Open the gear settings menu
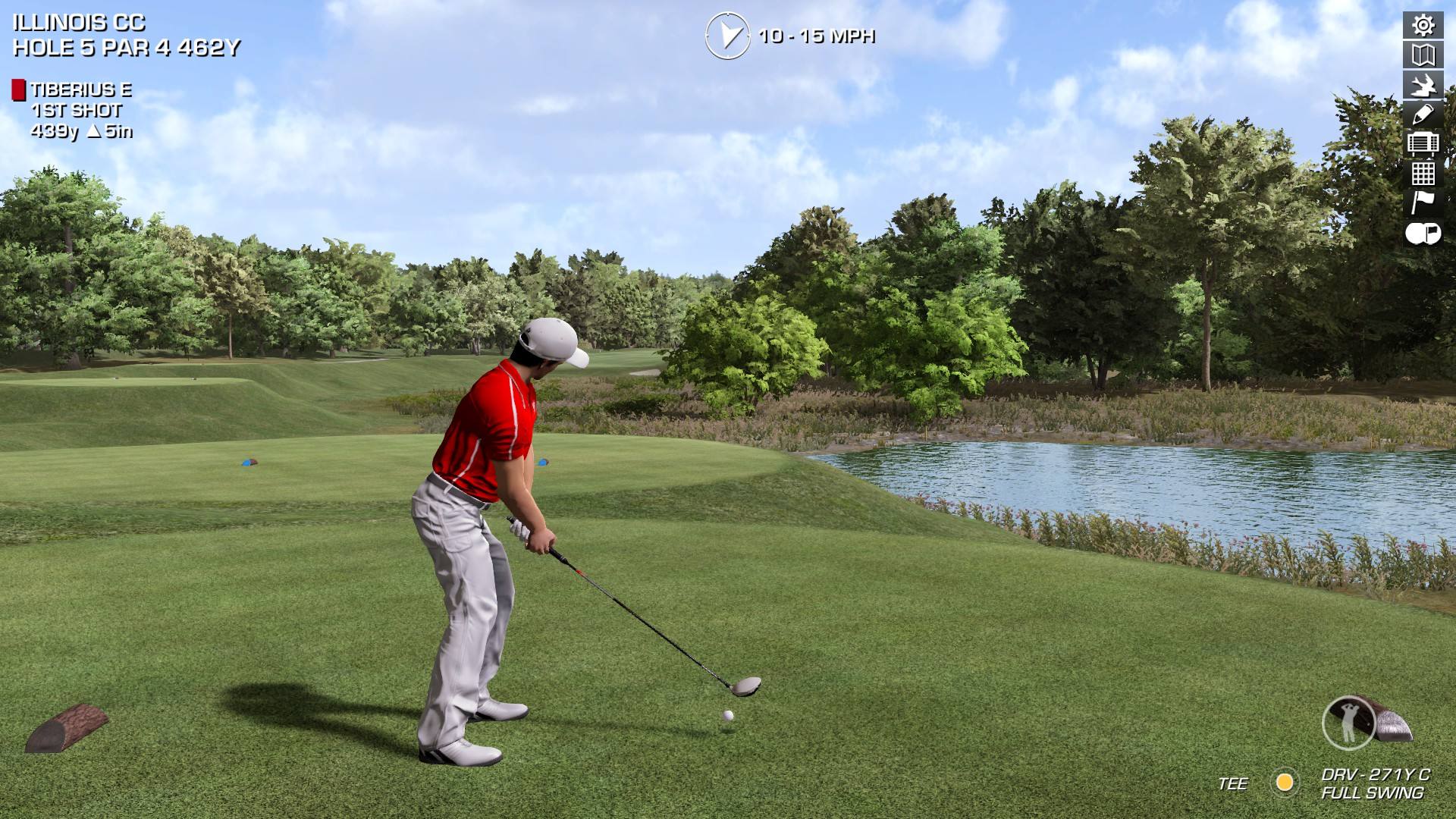This screenshot has height=819, width=1456. (x=1423, y=26)
